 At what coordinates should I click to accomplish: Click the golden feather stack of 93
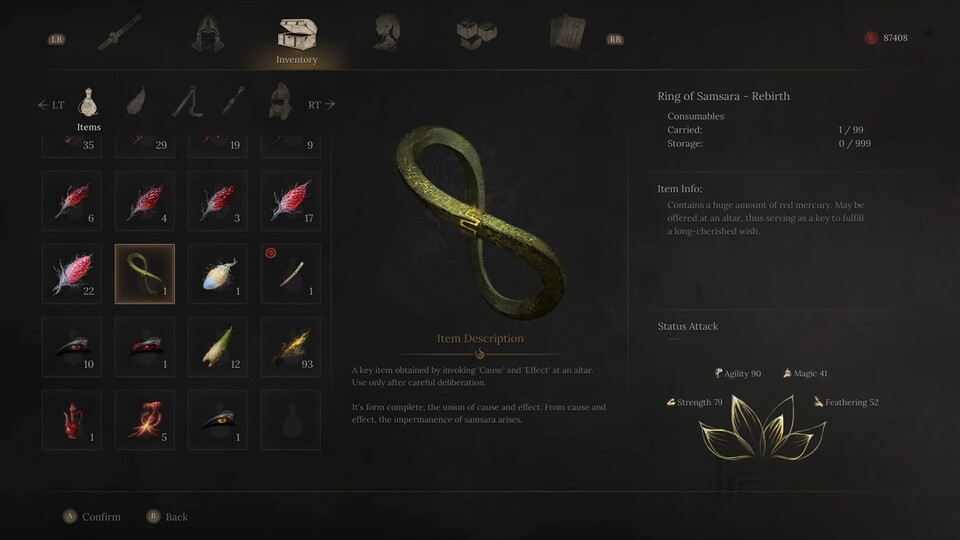coord(291,346)
